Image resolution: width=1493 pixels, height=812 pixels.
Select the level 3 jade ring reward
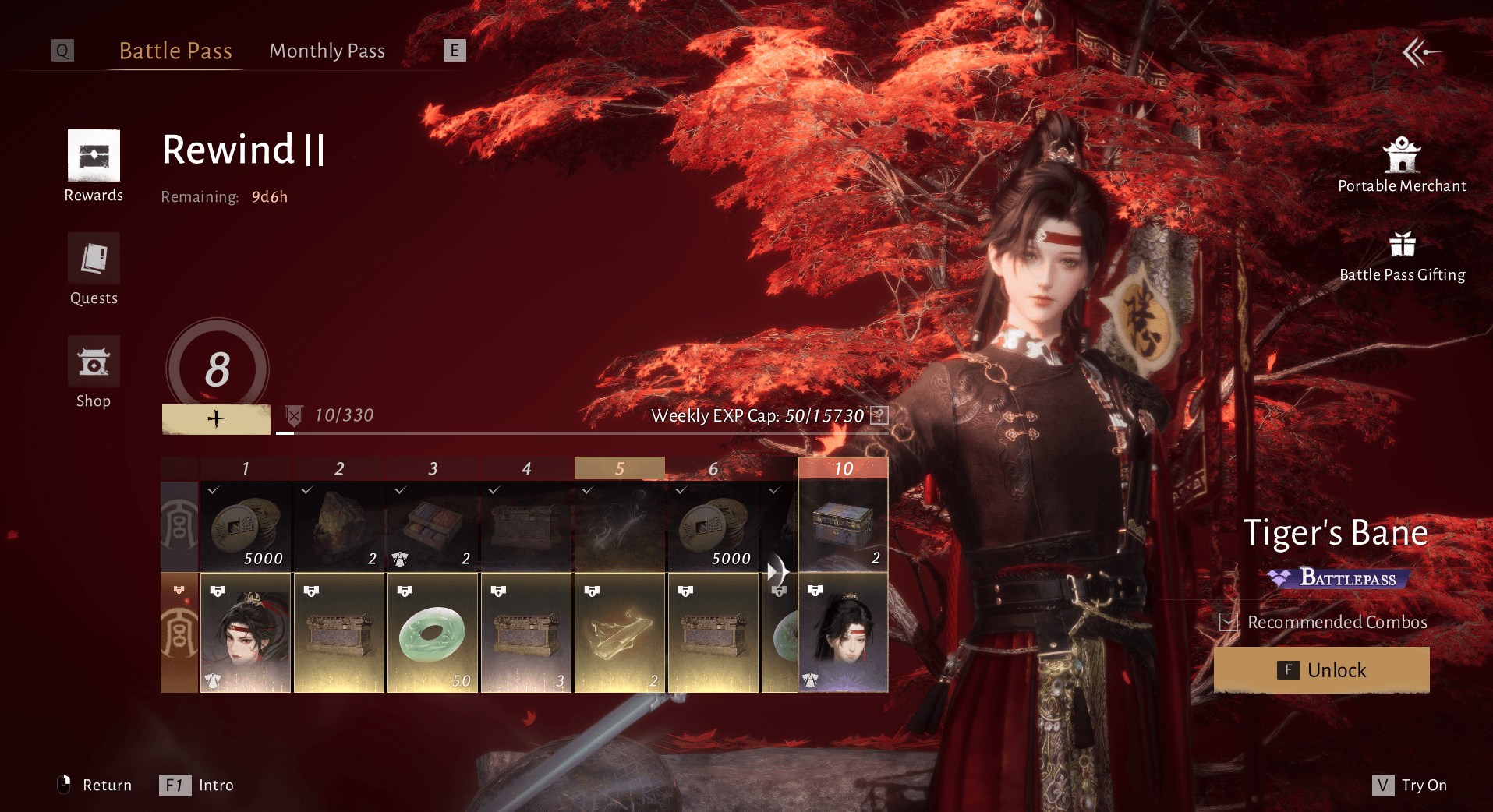(433, 633)
